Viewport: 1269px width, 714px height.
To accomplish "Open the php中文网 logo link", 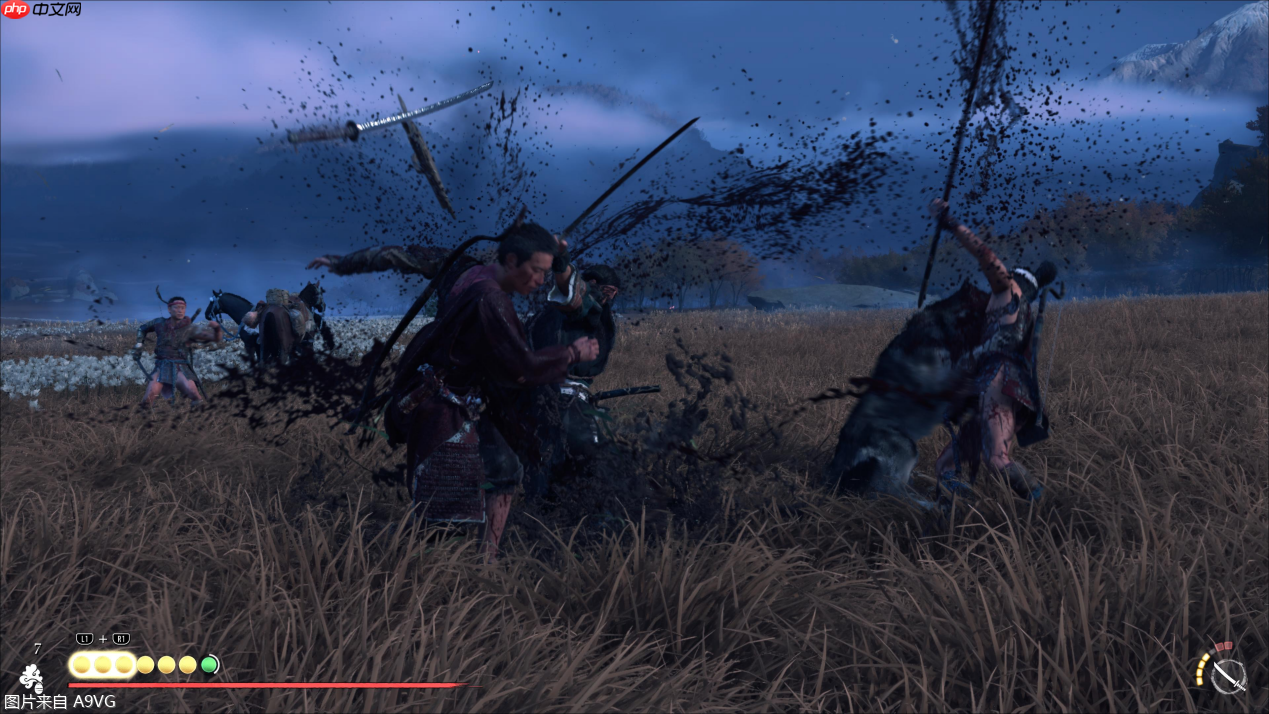I will [42, 10].
